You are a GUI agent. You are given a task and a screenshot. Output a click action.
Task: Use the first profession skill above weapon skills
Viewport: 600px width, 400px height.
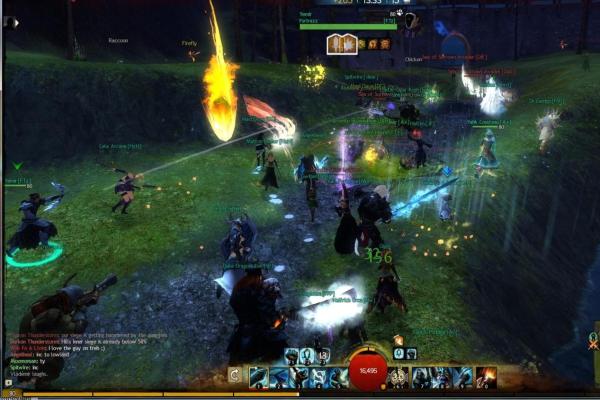[x=292, y=355]
